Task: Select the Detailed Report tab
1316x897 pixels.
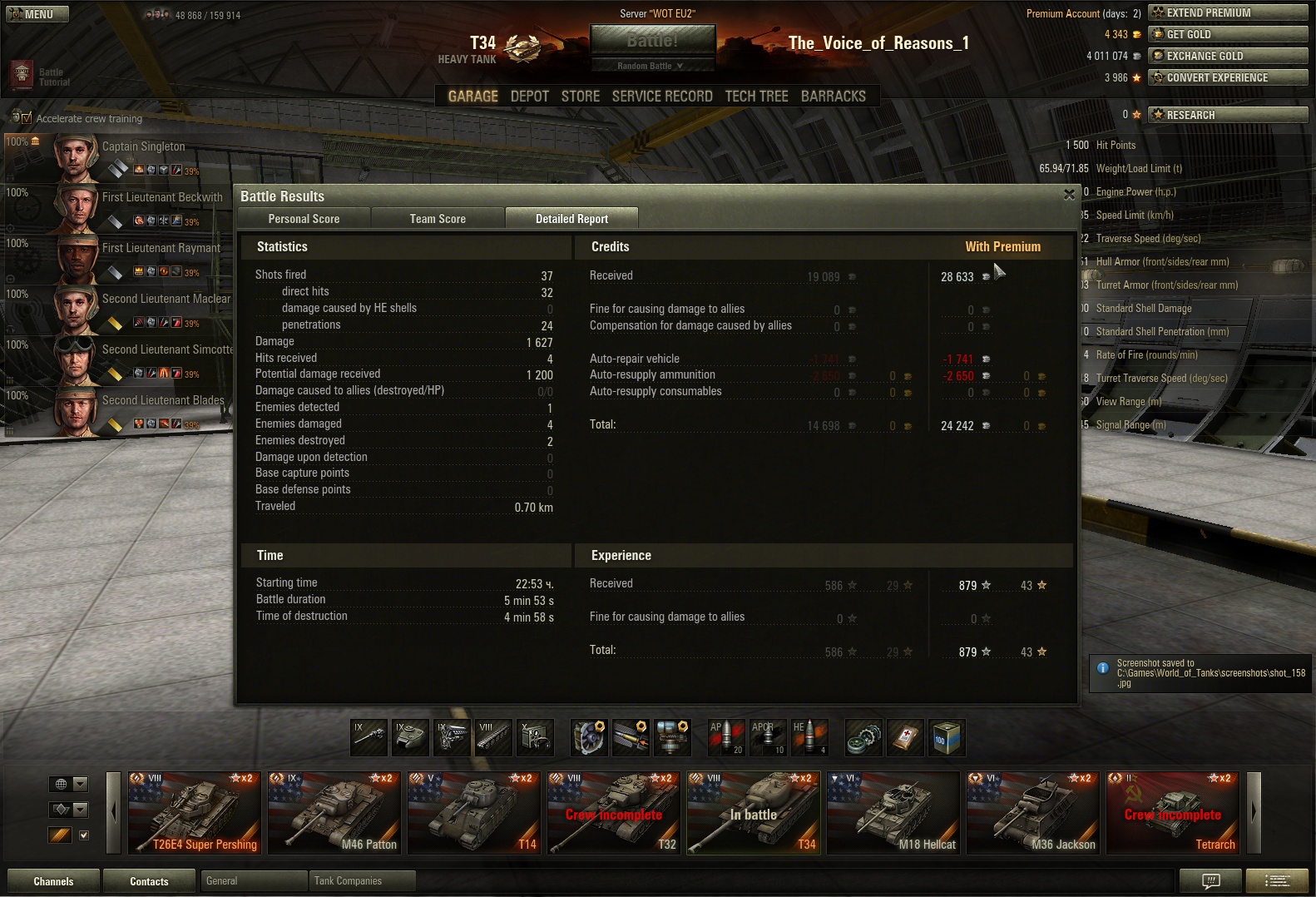Action: click(x=571, y=219)
